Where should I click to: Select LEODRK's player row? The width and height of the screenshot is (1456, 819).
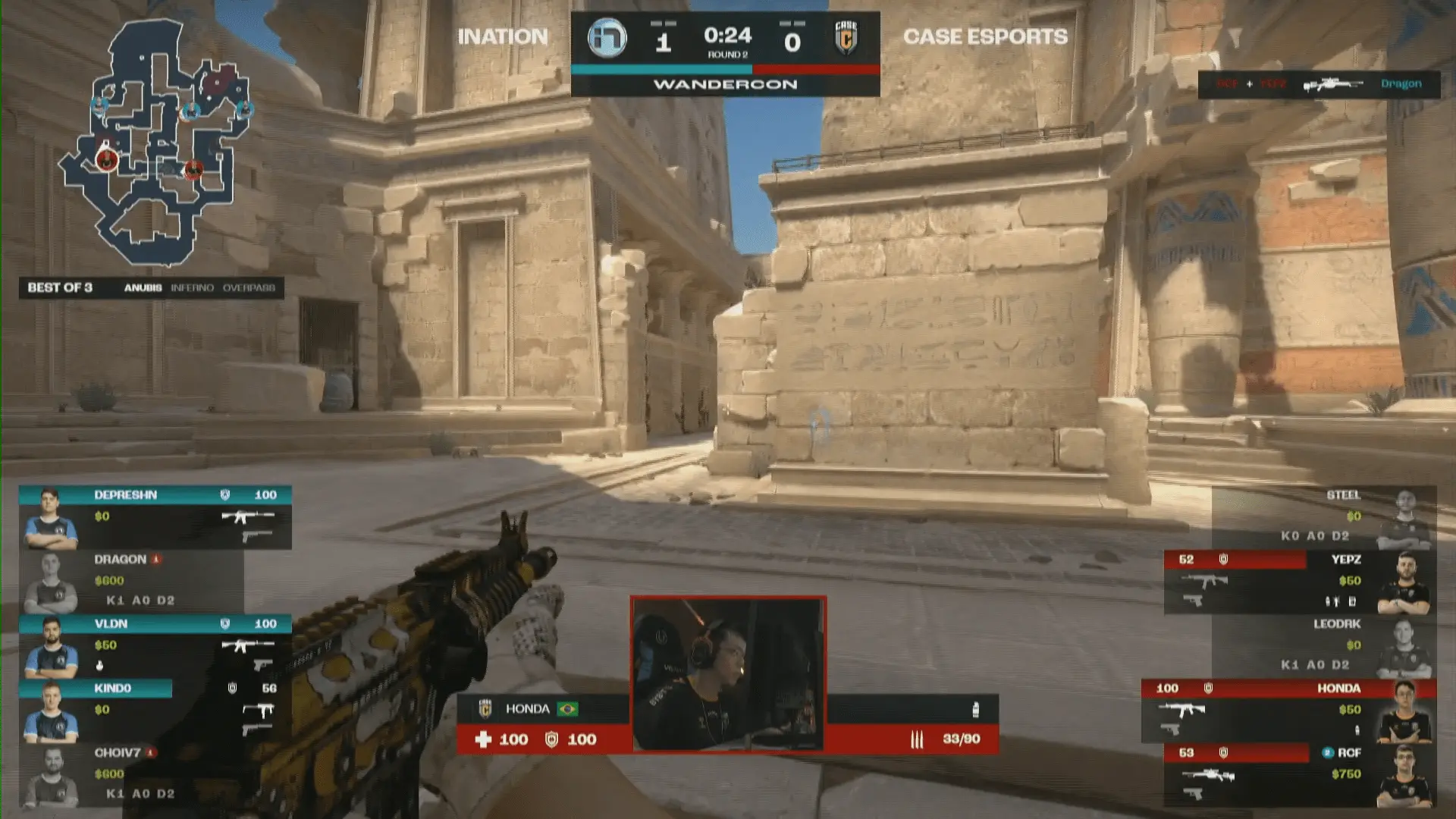(x=1323, y=645)
